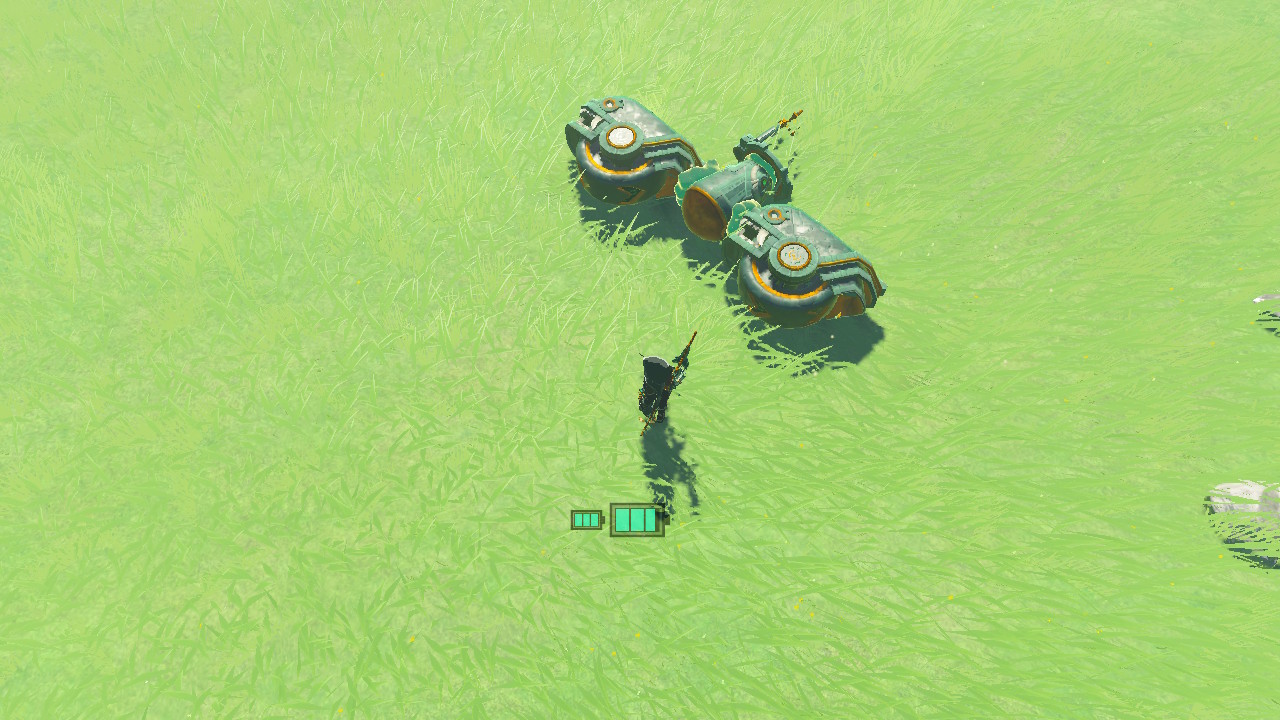Select the green Zonai connector between the wheels
Screen dimensions: 1280x720
pos(720,192)
